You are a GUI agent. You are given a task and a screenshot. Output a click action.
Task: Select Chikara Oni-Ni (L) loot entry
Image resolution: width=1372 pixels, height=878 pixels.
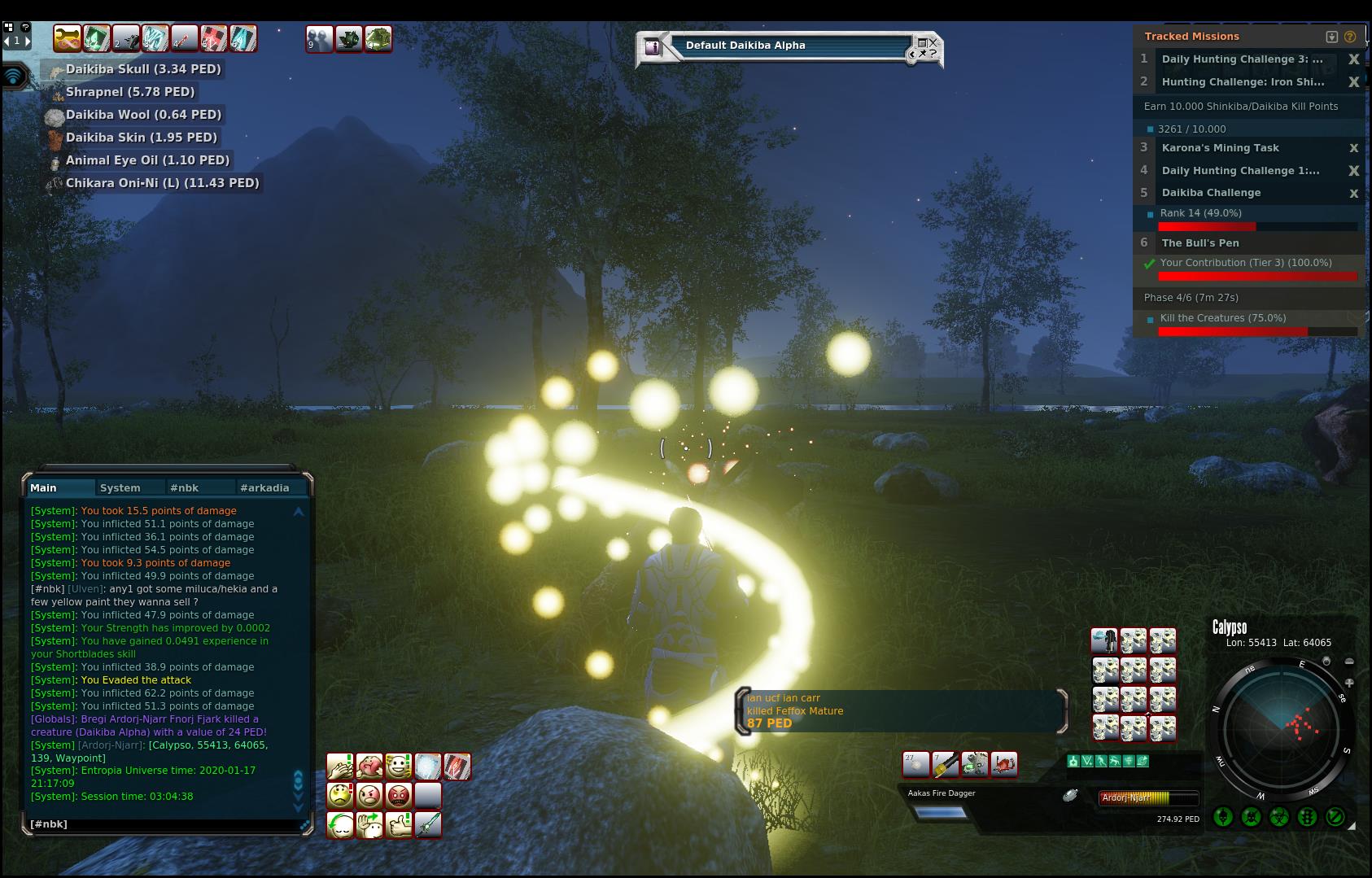click(x=162, y=183)
